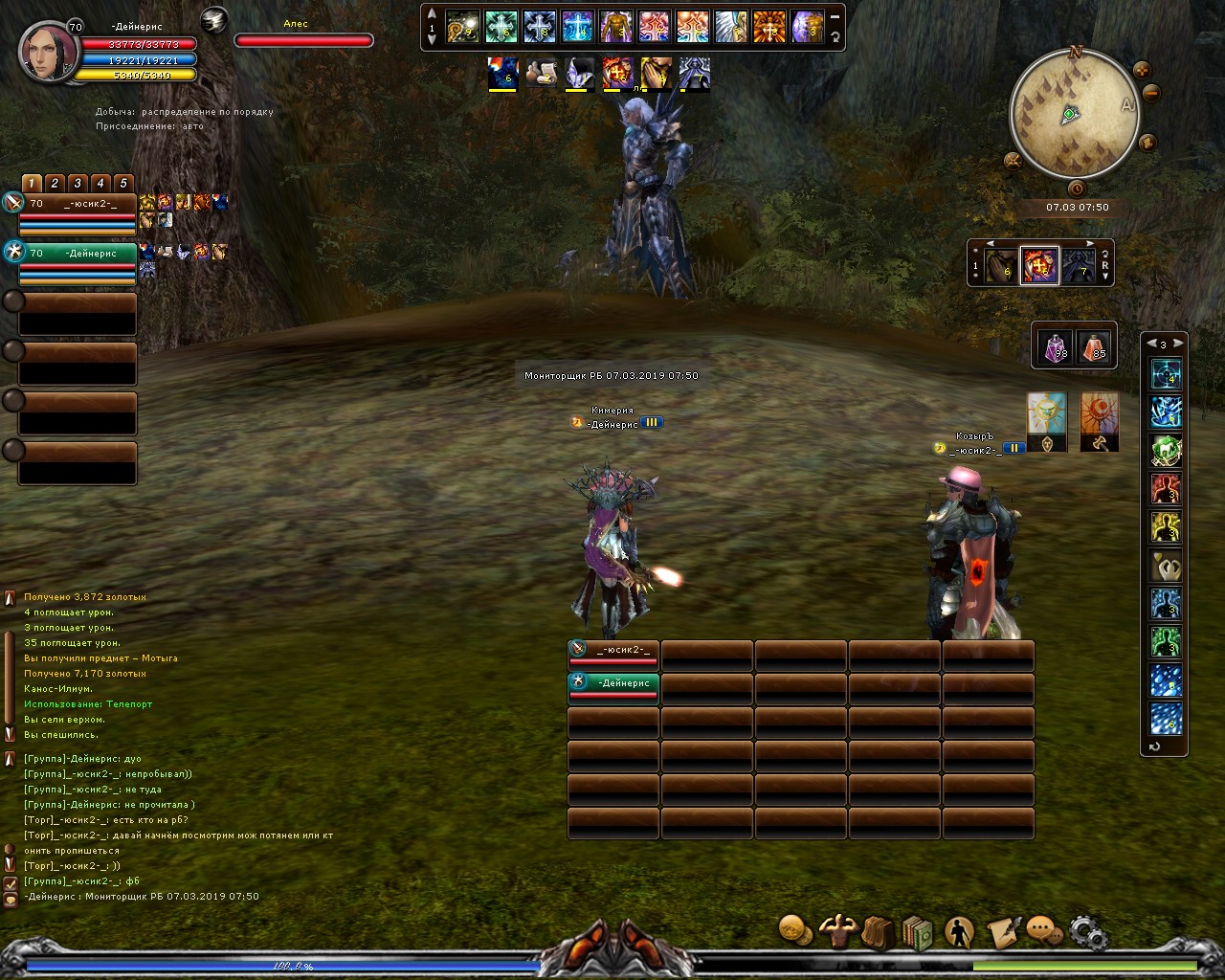
Task: Use the purple potion with 98 charges
Action: tap(1056, 346)
